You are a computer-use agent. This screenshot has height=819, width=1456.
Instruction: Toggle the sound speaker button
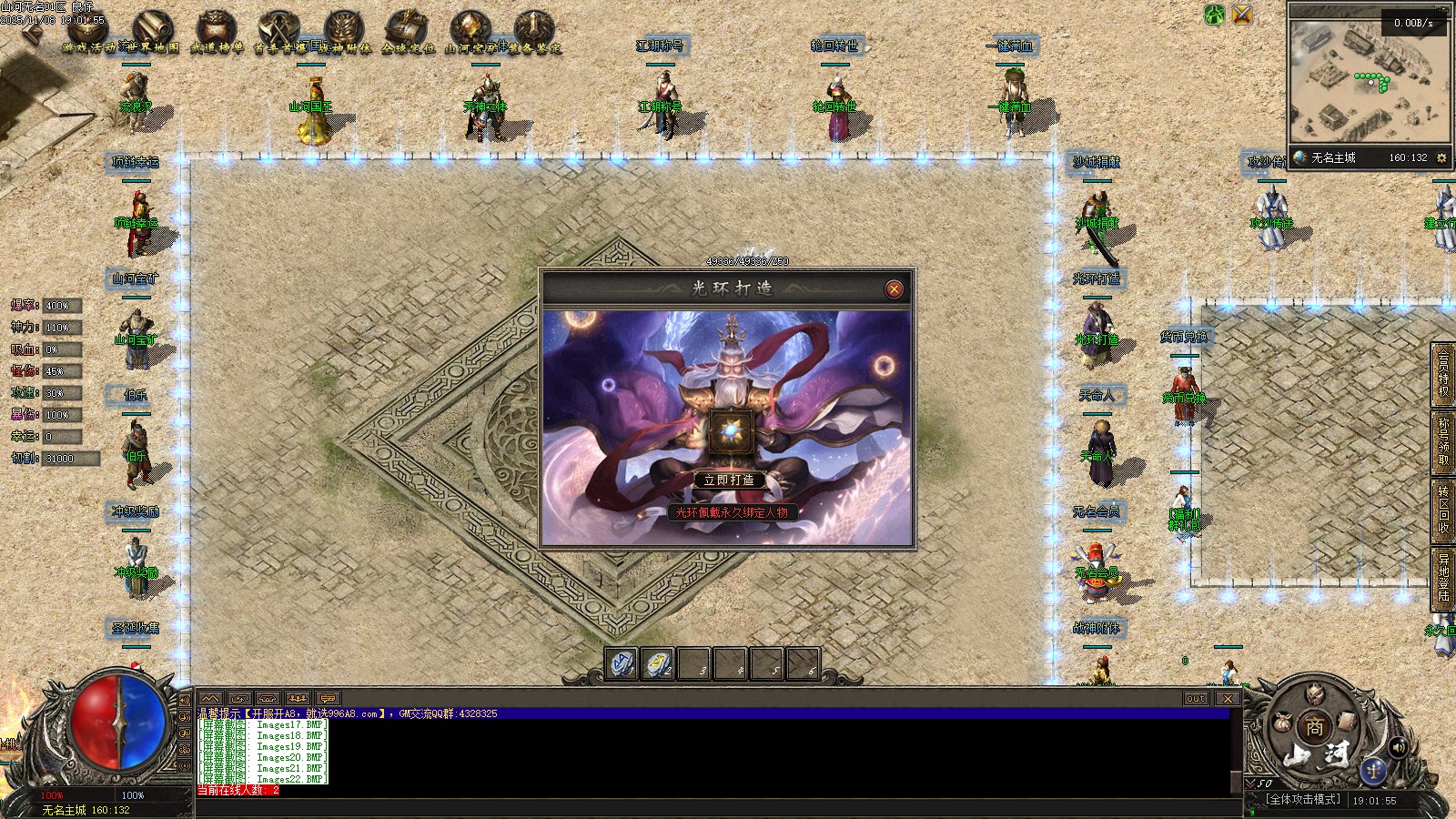(x=1399, y=747)
